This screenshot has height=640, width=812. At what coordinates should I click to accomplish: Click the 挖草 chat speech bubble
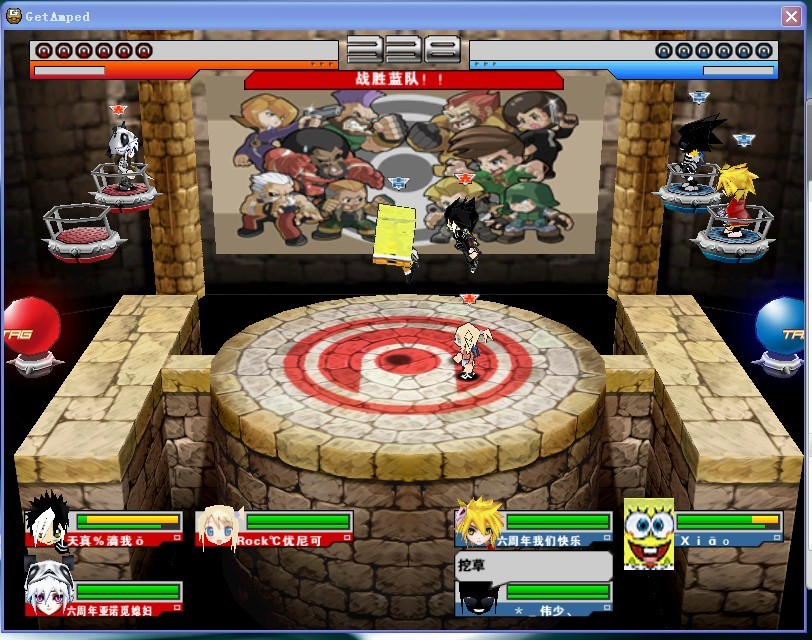click(x=532, y=566)
